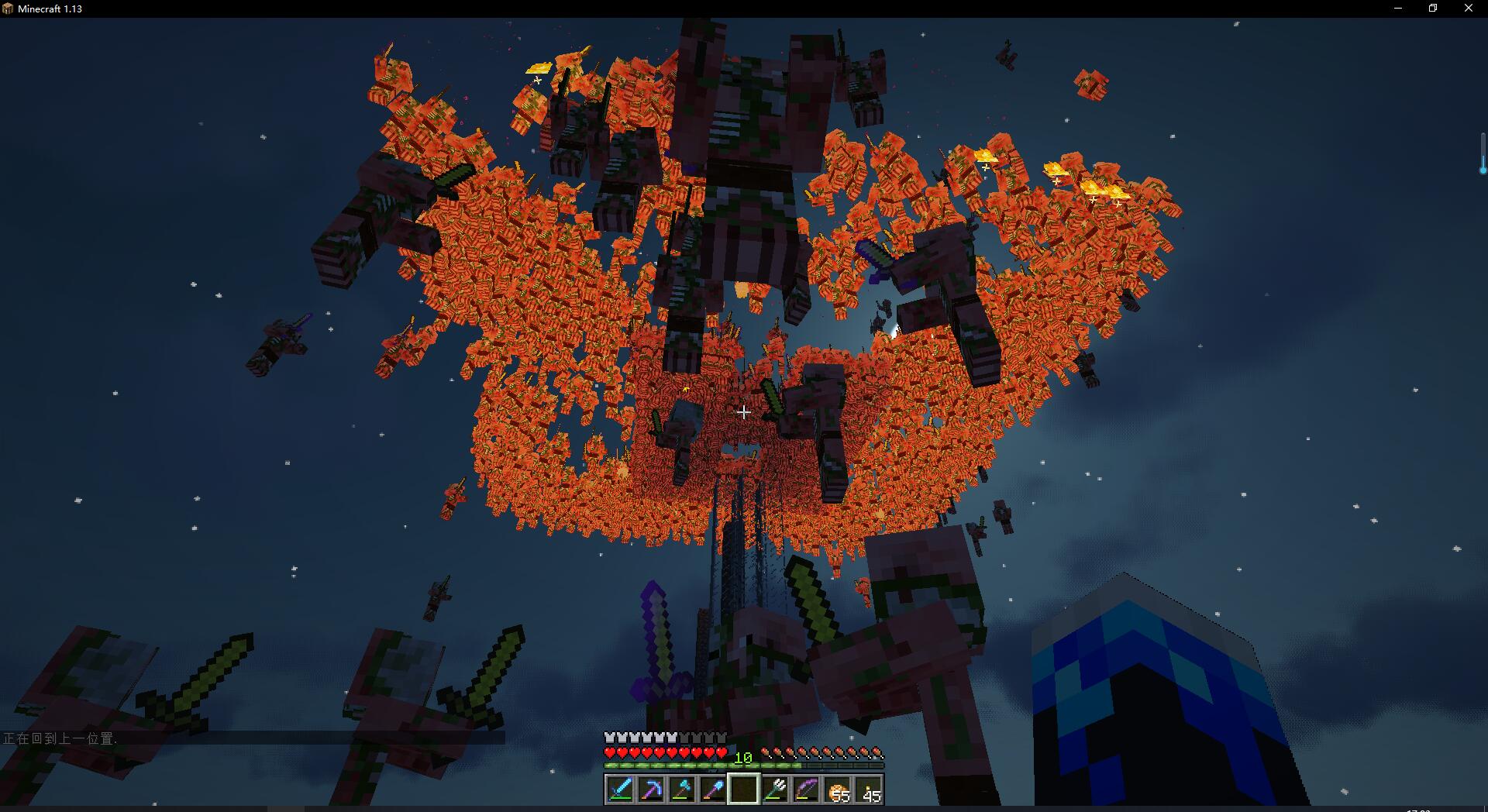Equip the trident from the hotbar
The image size is (1488, 812).
(775, 790)
